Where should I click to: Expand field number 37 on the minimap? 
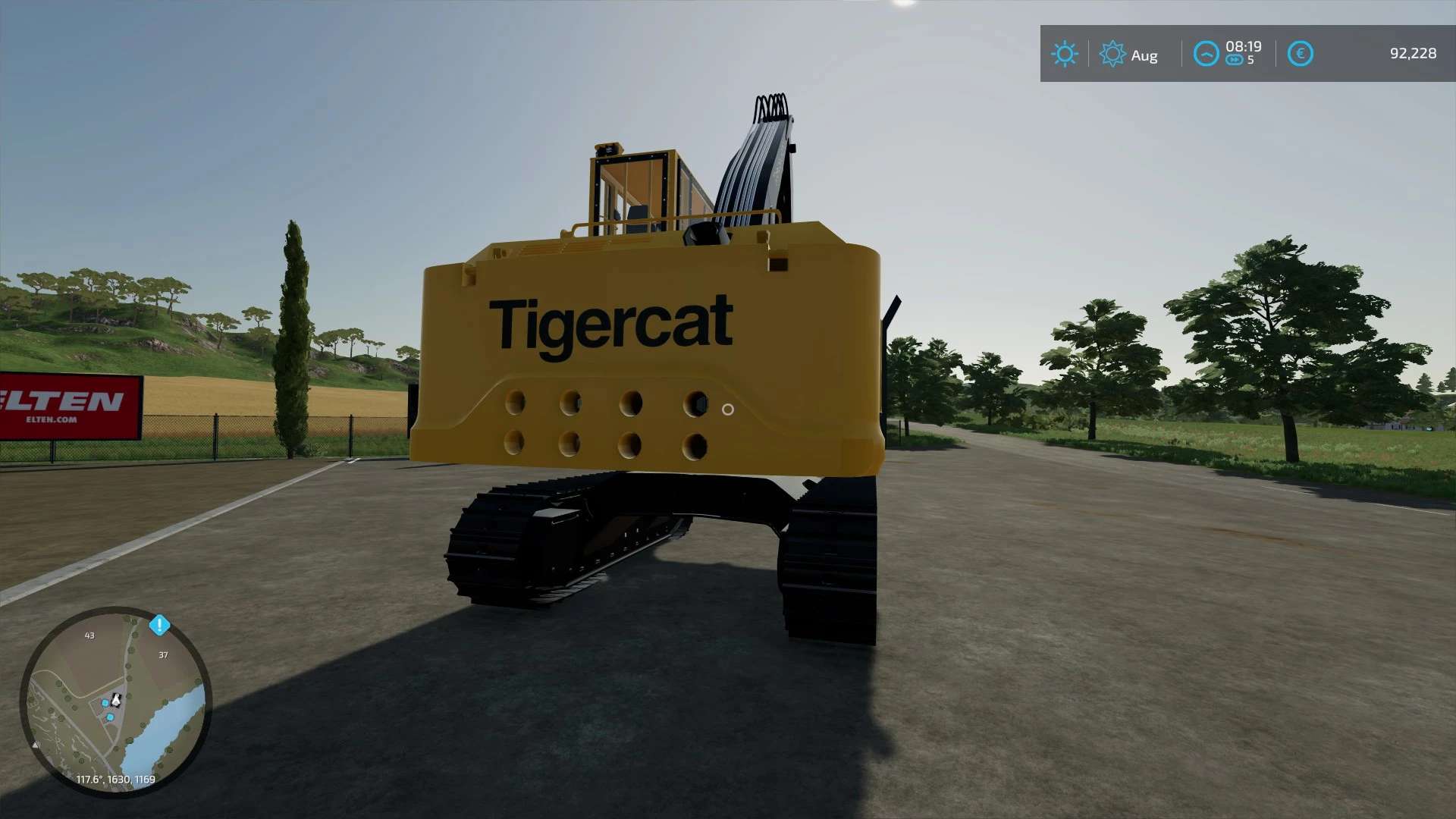(163, 654)
